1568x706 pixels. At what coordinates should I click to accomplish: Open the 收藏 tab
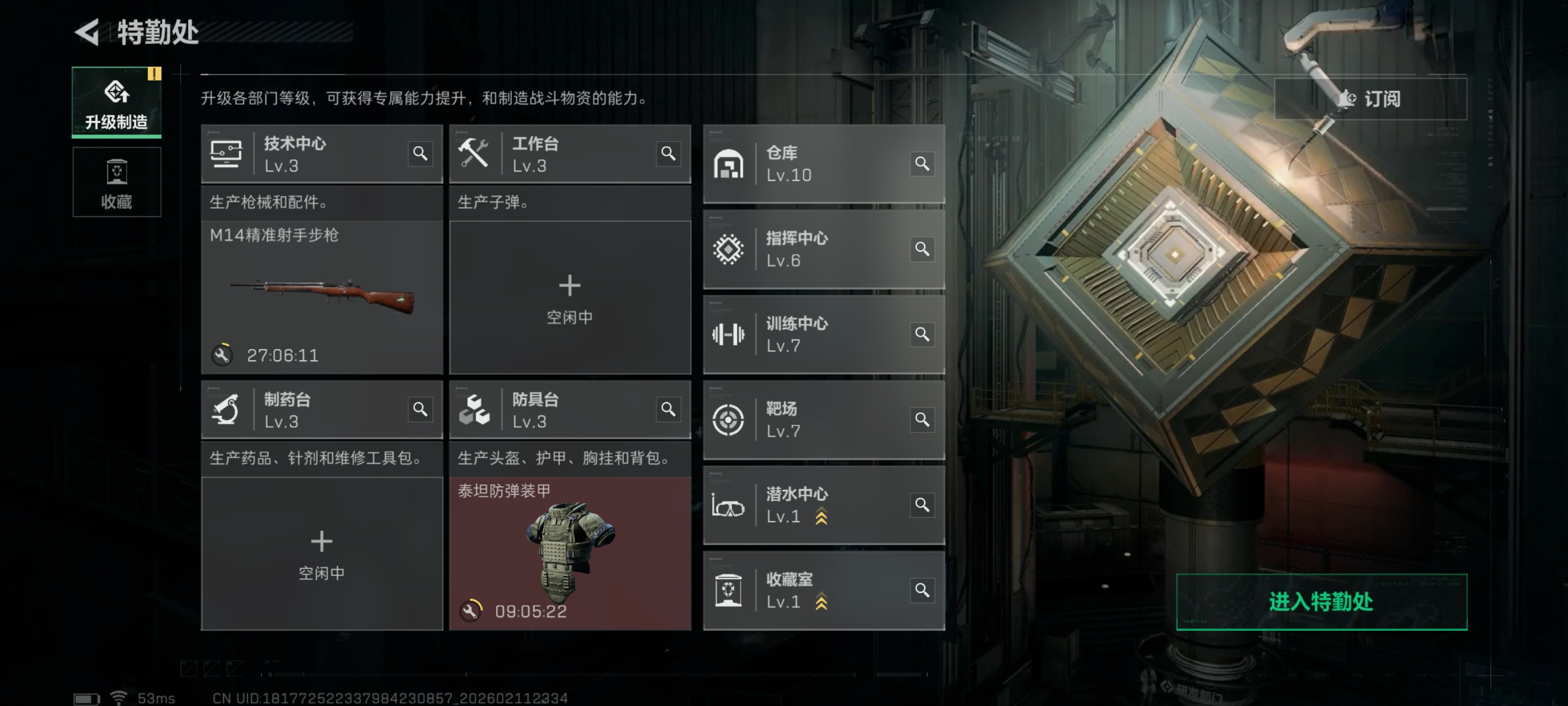click(x=116, y=182)
